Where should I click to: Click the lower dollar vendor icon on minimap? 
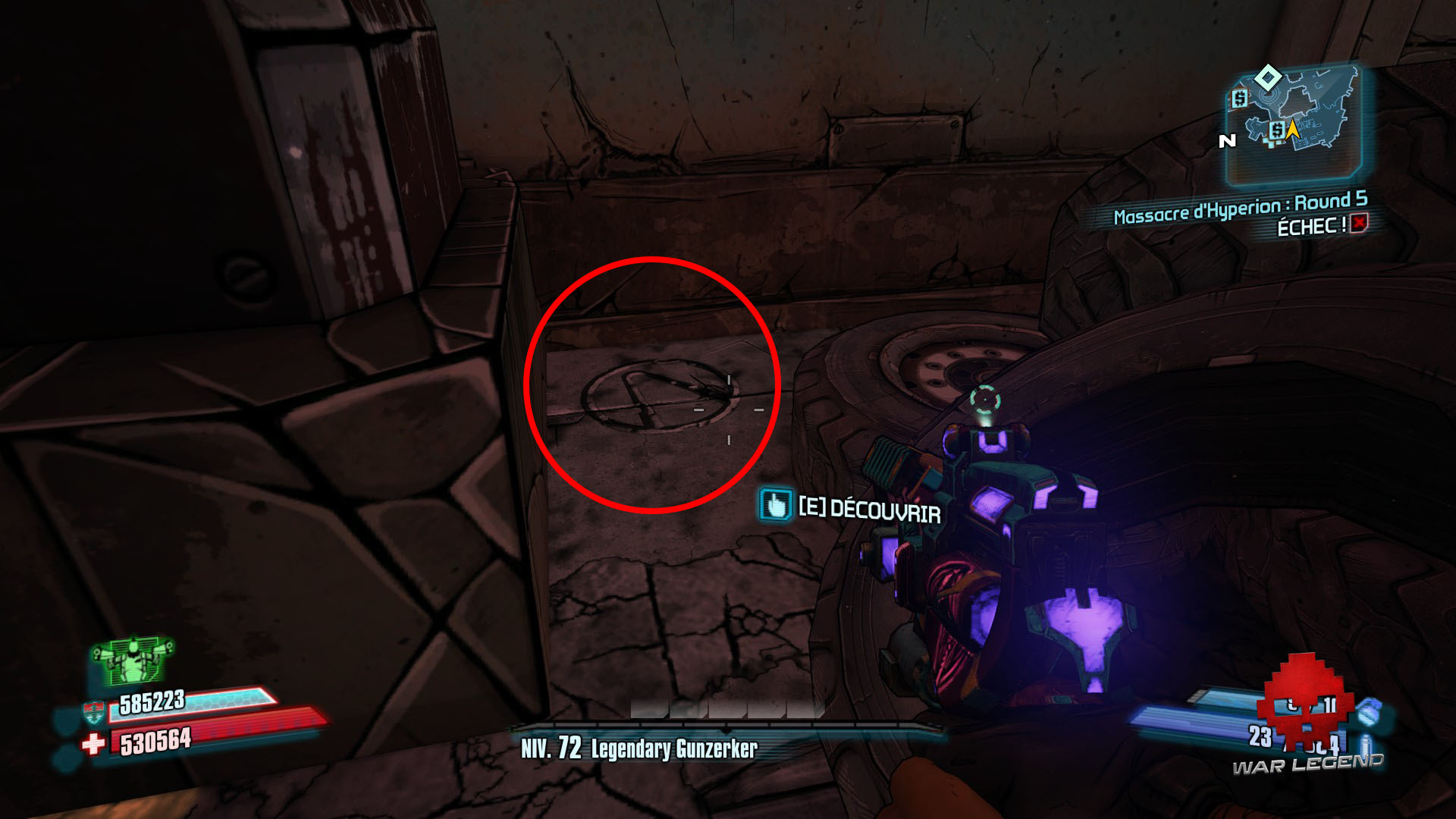(1277, 130)
